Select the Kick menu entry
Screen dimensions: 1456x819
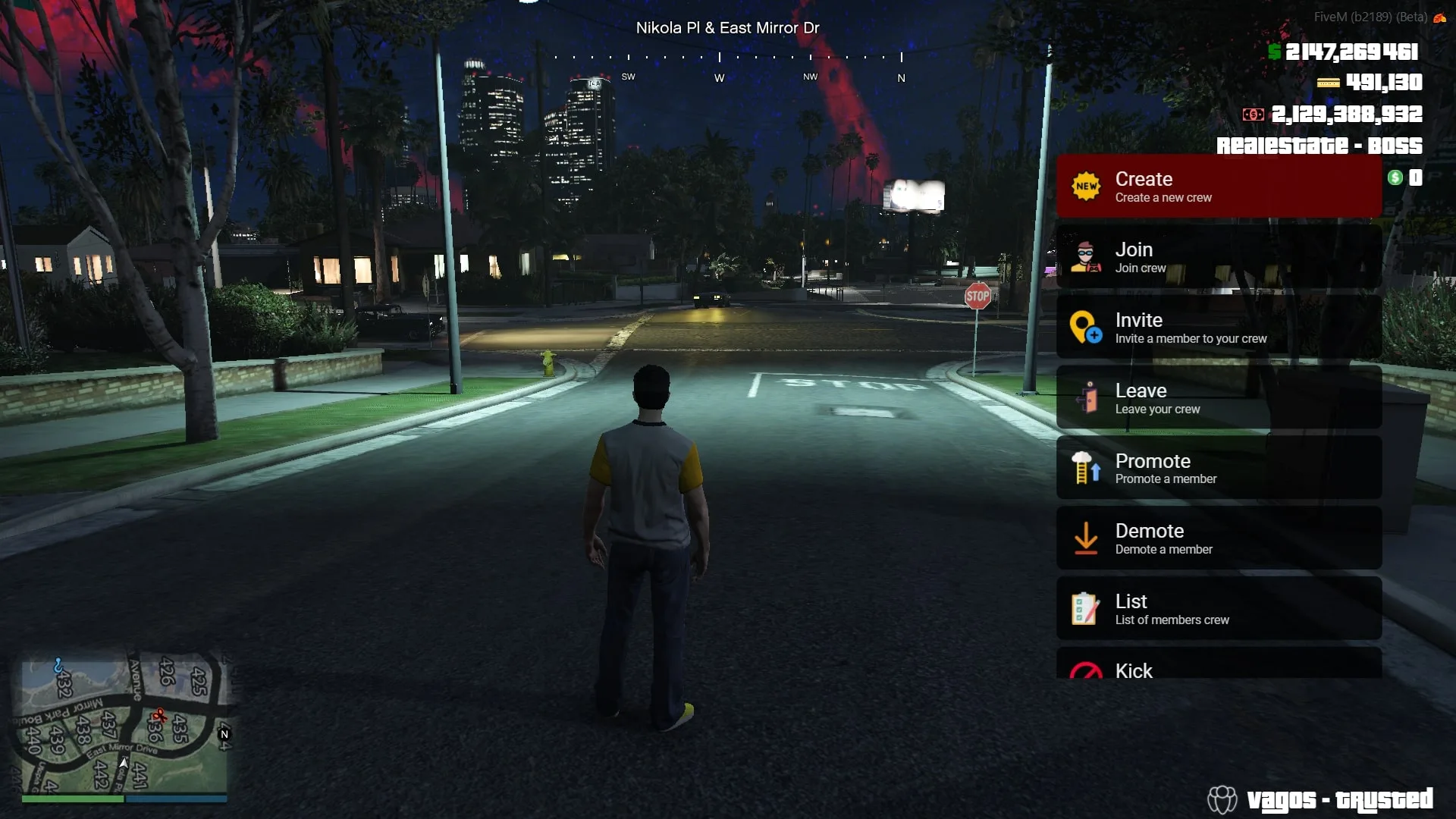coord(1218,666)
